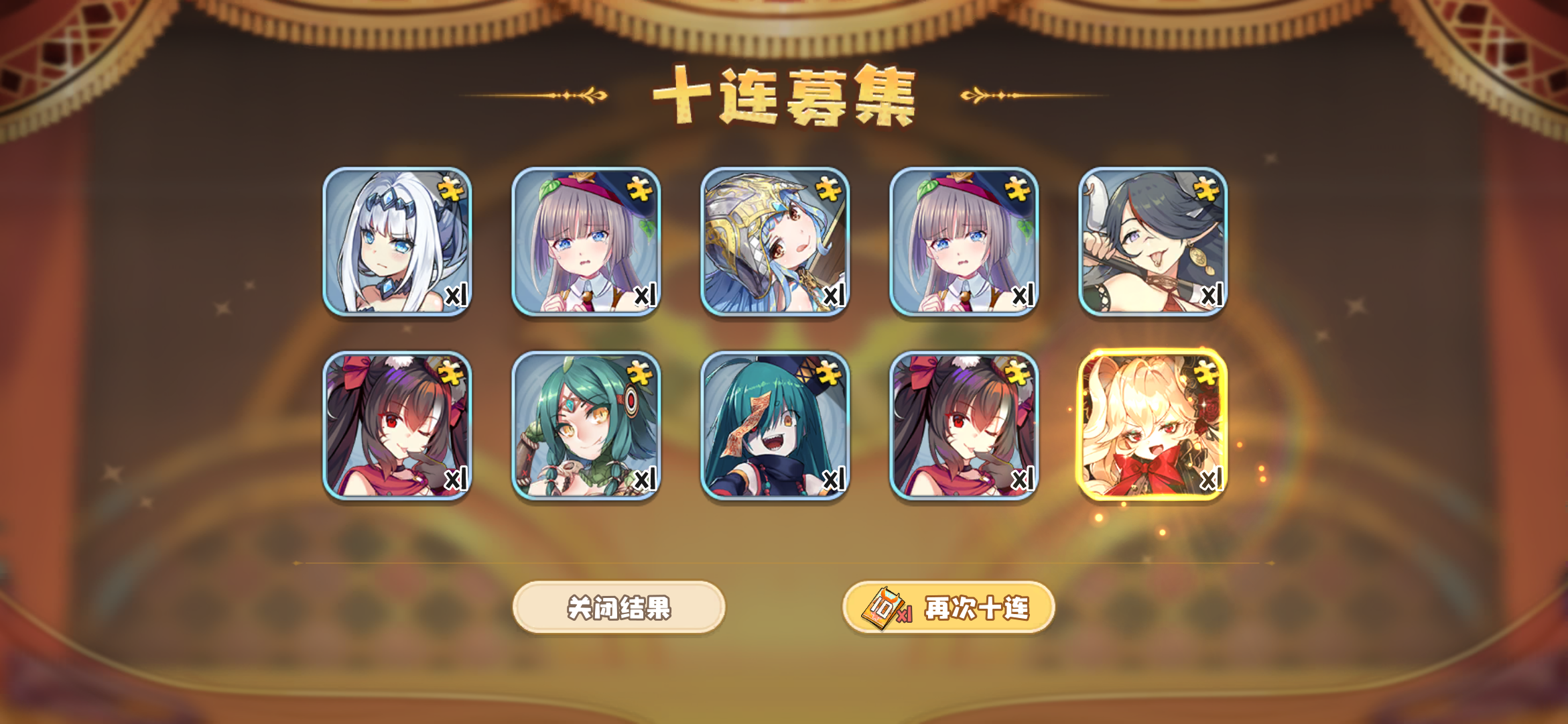
Task: Click the 十连募集 title banner
Action: pos(784,94)
